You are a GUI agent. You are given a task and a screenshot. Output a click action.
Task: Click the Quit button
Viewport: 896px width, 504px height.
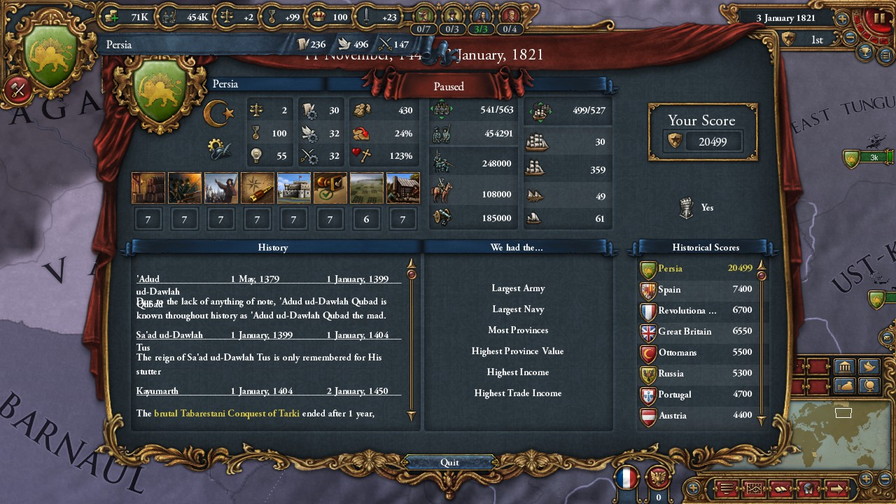click(x=449, y=462)
